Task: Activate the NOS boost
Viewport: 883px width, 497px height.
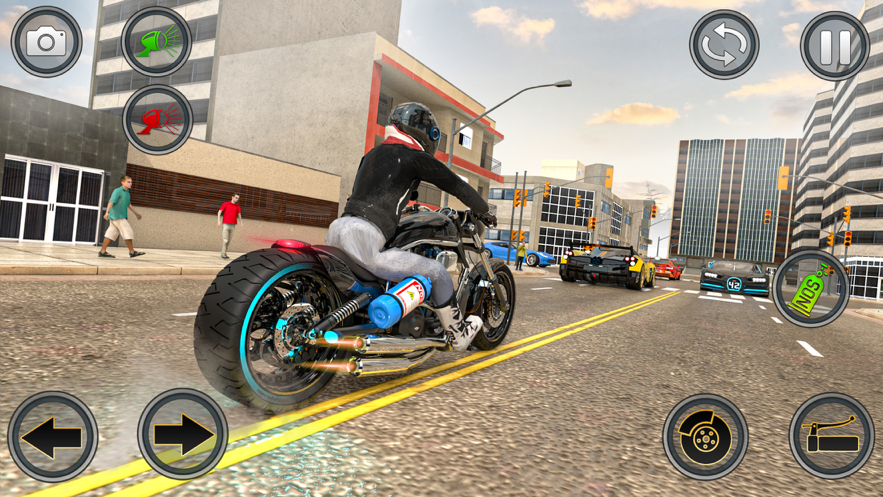Action: coord(811,288)
